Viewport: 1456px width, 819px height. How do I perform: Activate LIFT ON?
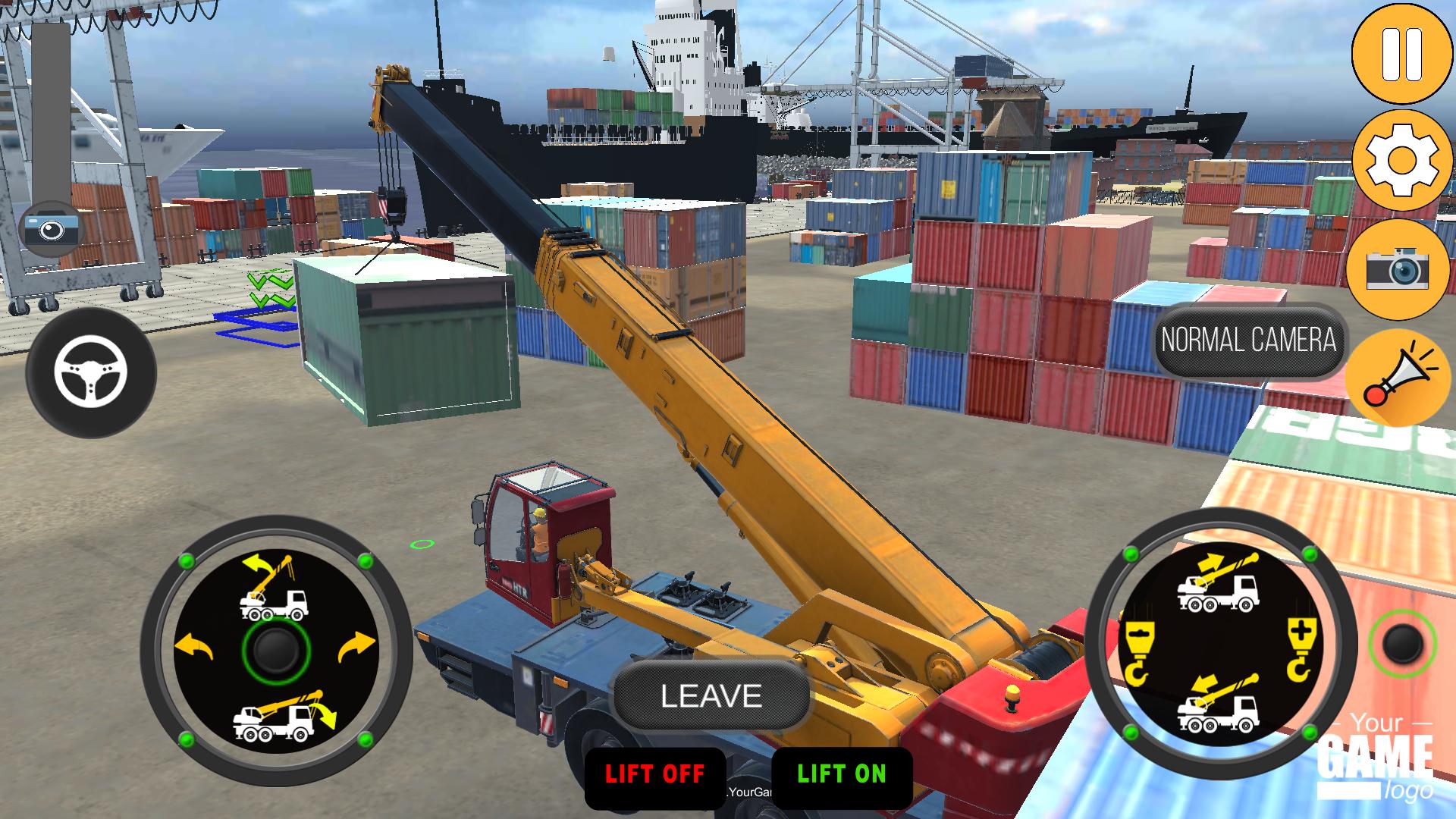[841, 775]
